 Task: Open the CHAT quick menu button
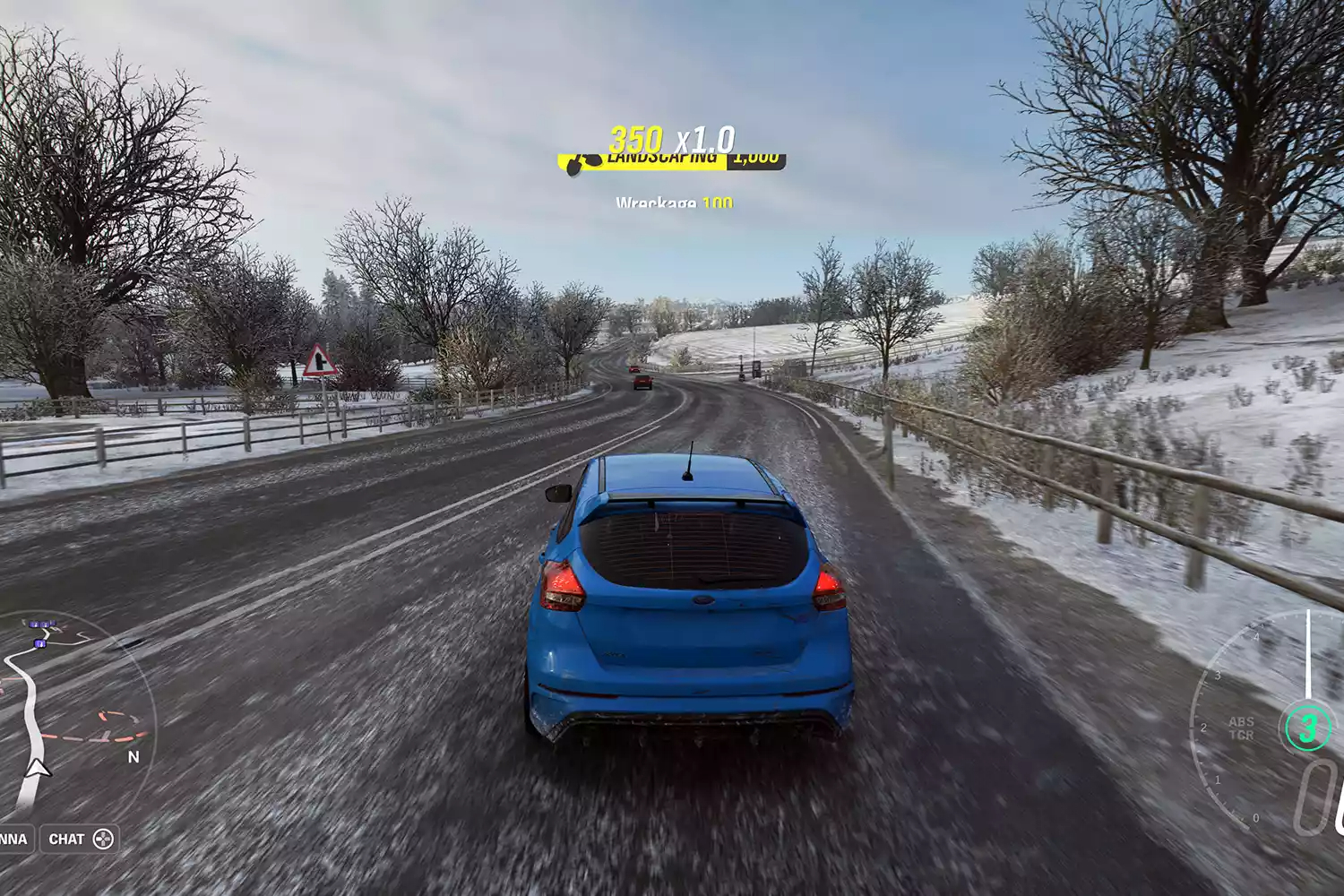(81, 840)
